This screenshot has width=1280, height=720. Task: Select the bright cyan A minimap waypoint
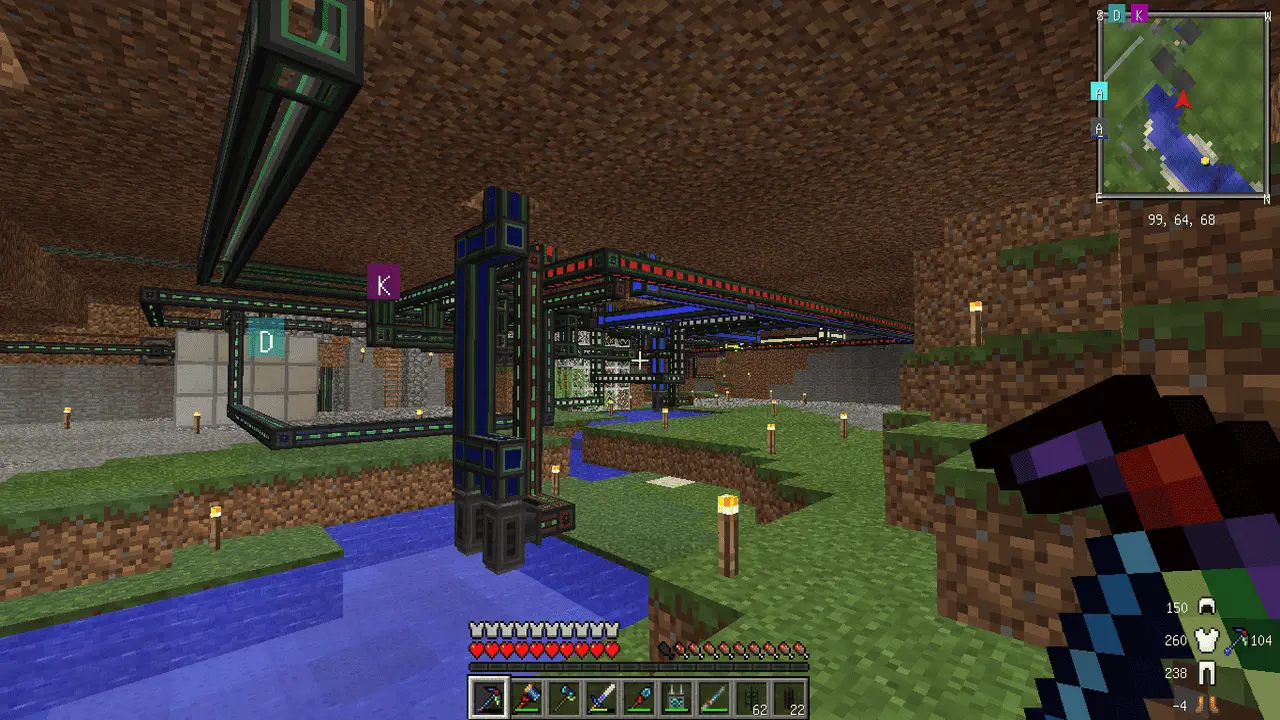click(1099, 92)
